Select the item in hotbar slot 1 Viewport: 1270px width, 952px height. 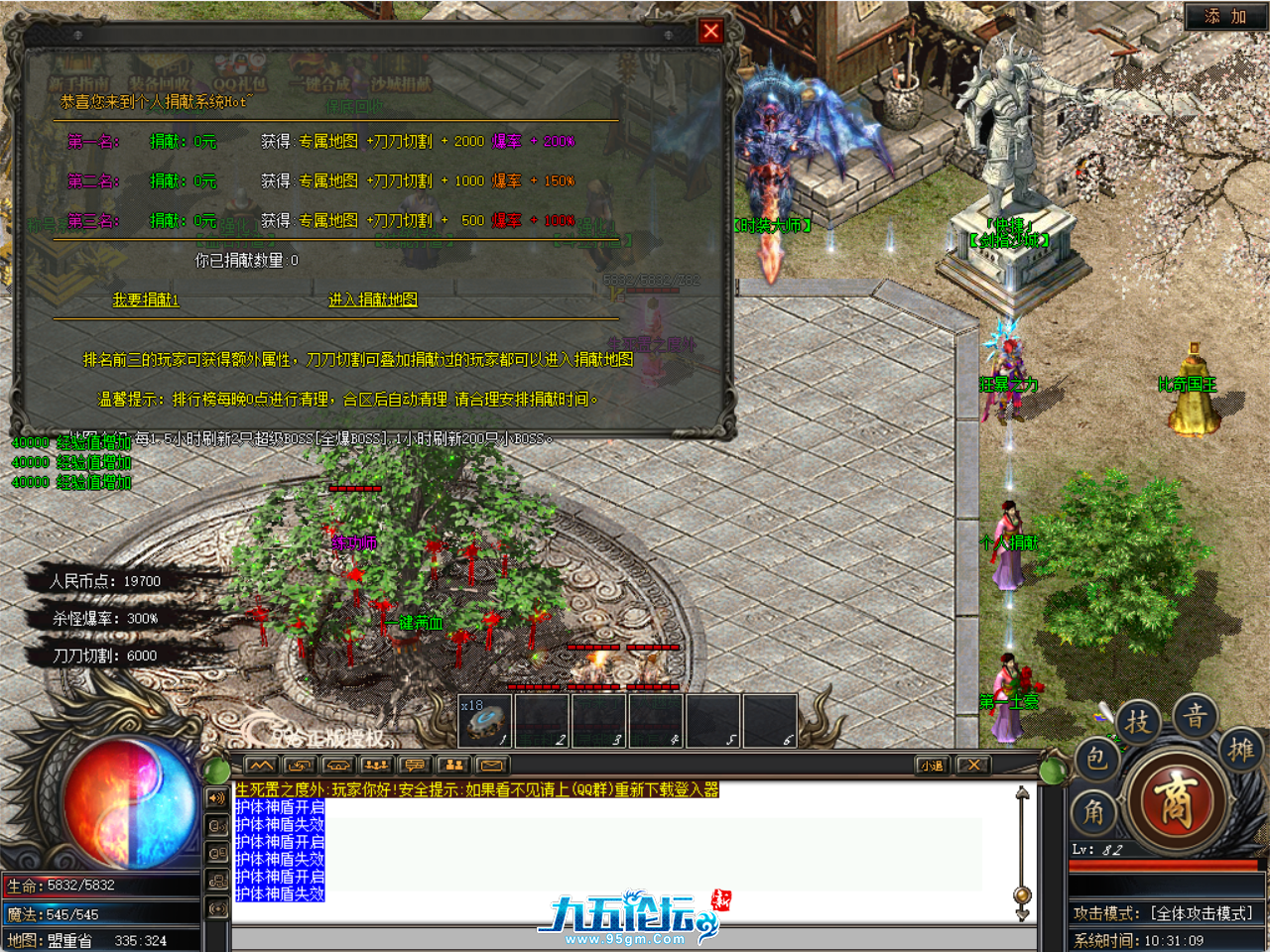point(485,721)
